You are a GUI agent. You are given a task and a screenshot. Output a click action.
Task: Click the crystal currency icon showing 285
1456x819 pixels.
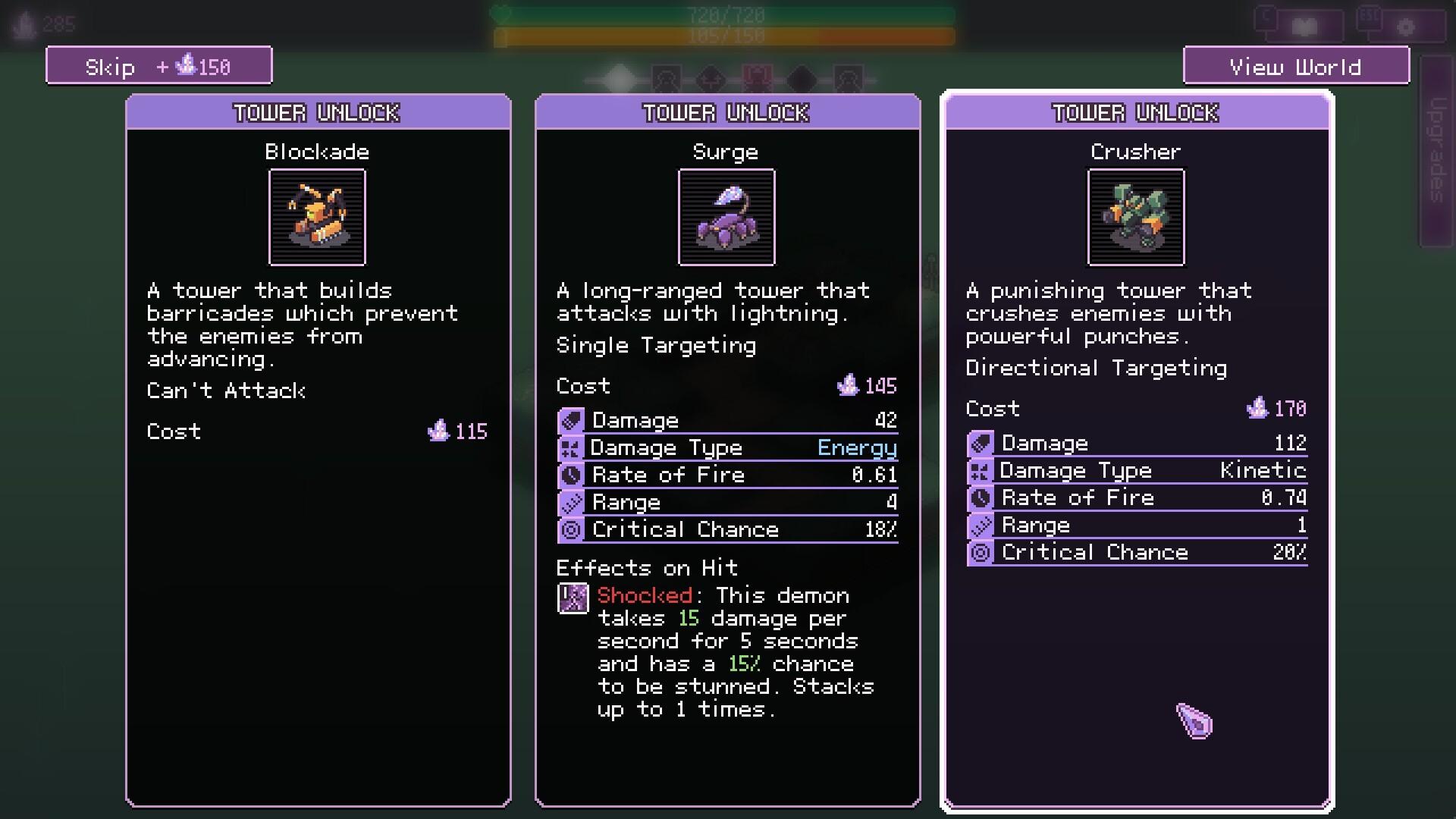click(24, 23)
